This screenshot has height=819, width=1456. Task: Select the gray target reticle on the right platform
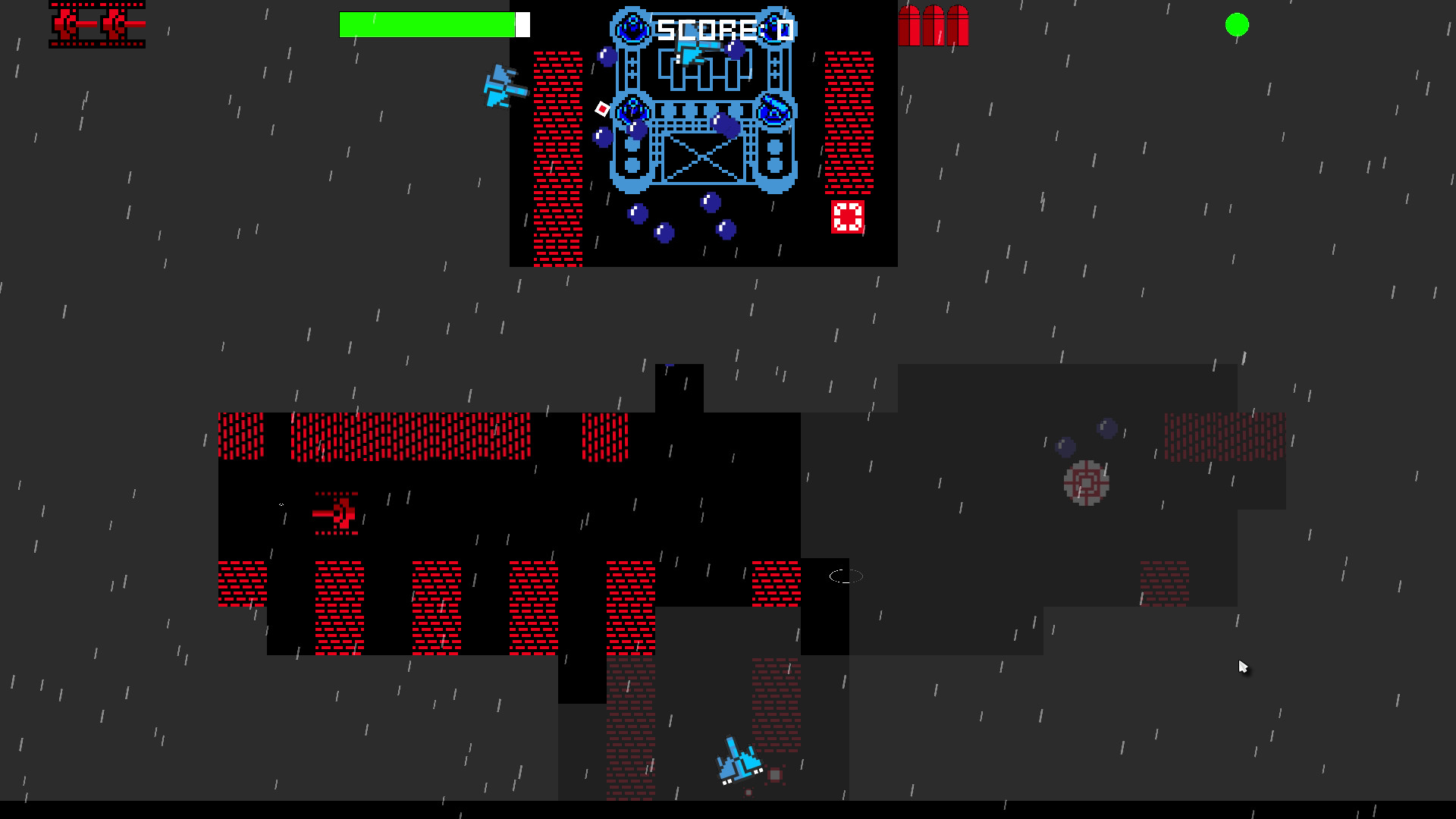pos(1087,483)
